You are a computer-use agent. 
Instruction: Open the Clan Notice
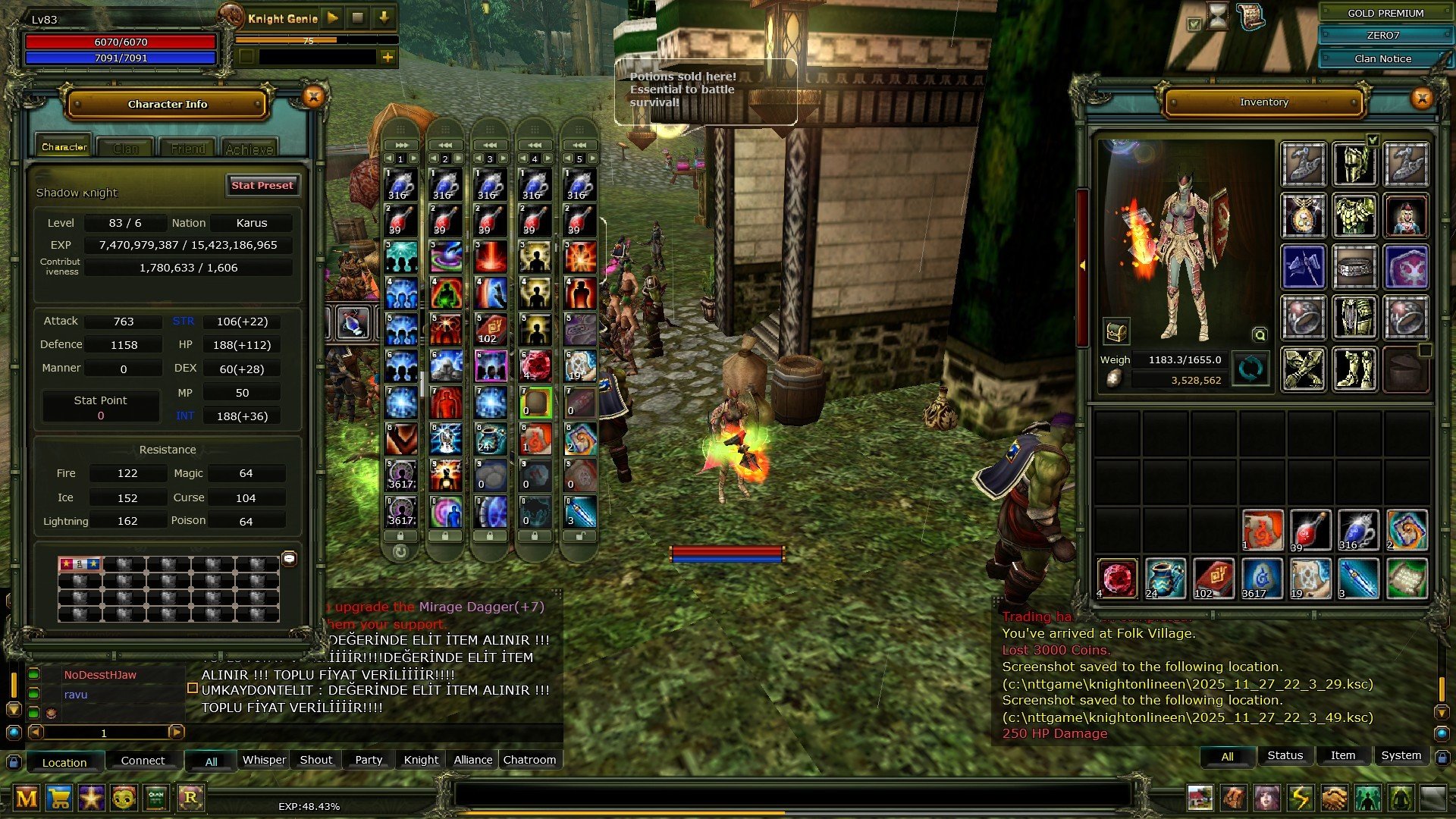tap(1382, 58)
